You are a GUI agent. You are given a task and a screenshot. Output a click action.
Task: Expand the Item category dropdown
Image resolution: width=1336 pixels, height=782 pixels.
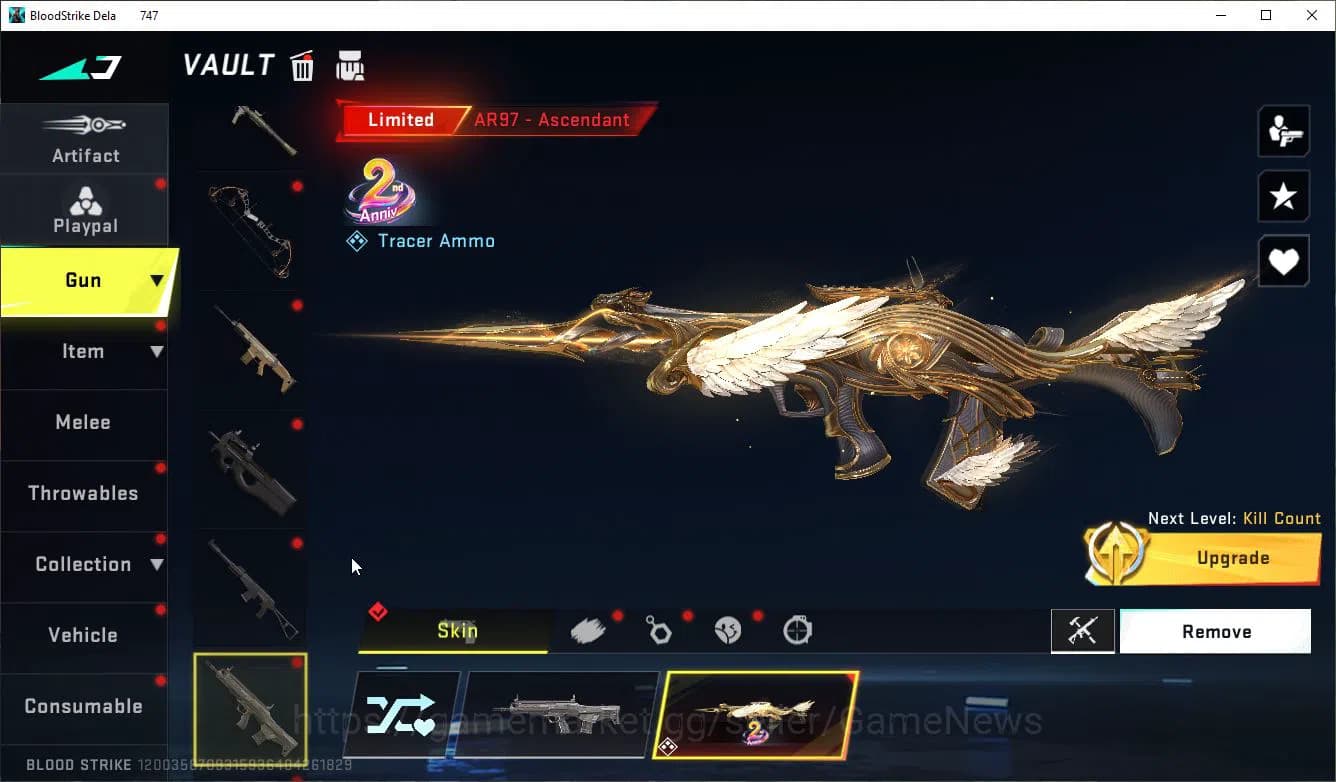point(157,351)
